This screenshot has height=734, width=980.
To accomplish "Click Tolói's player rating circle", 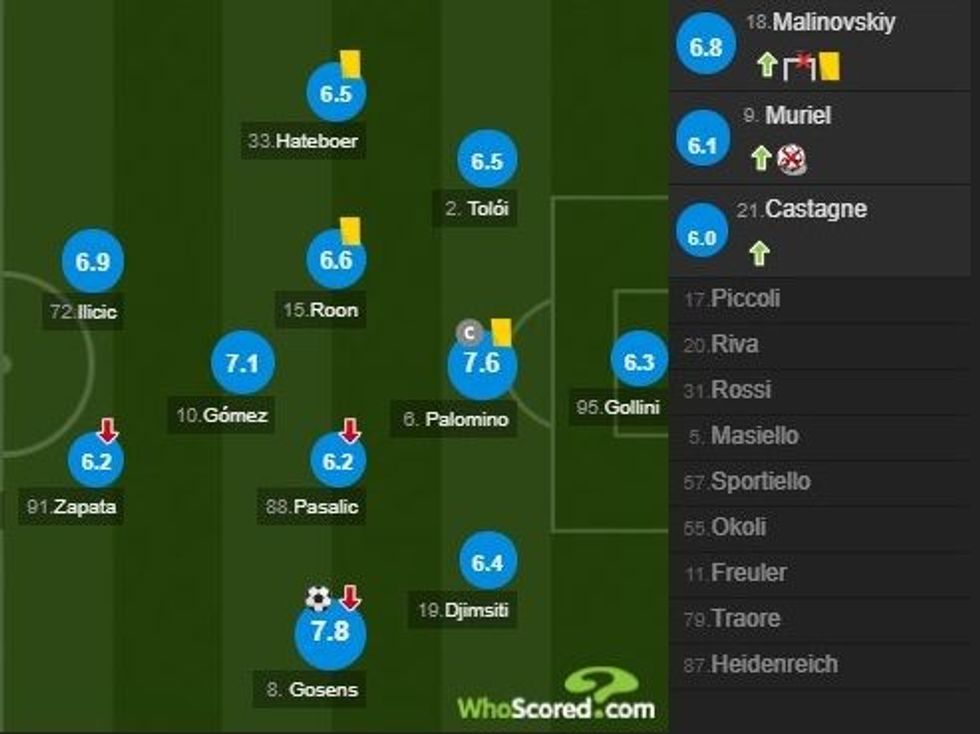I will [x=487, y=162].
